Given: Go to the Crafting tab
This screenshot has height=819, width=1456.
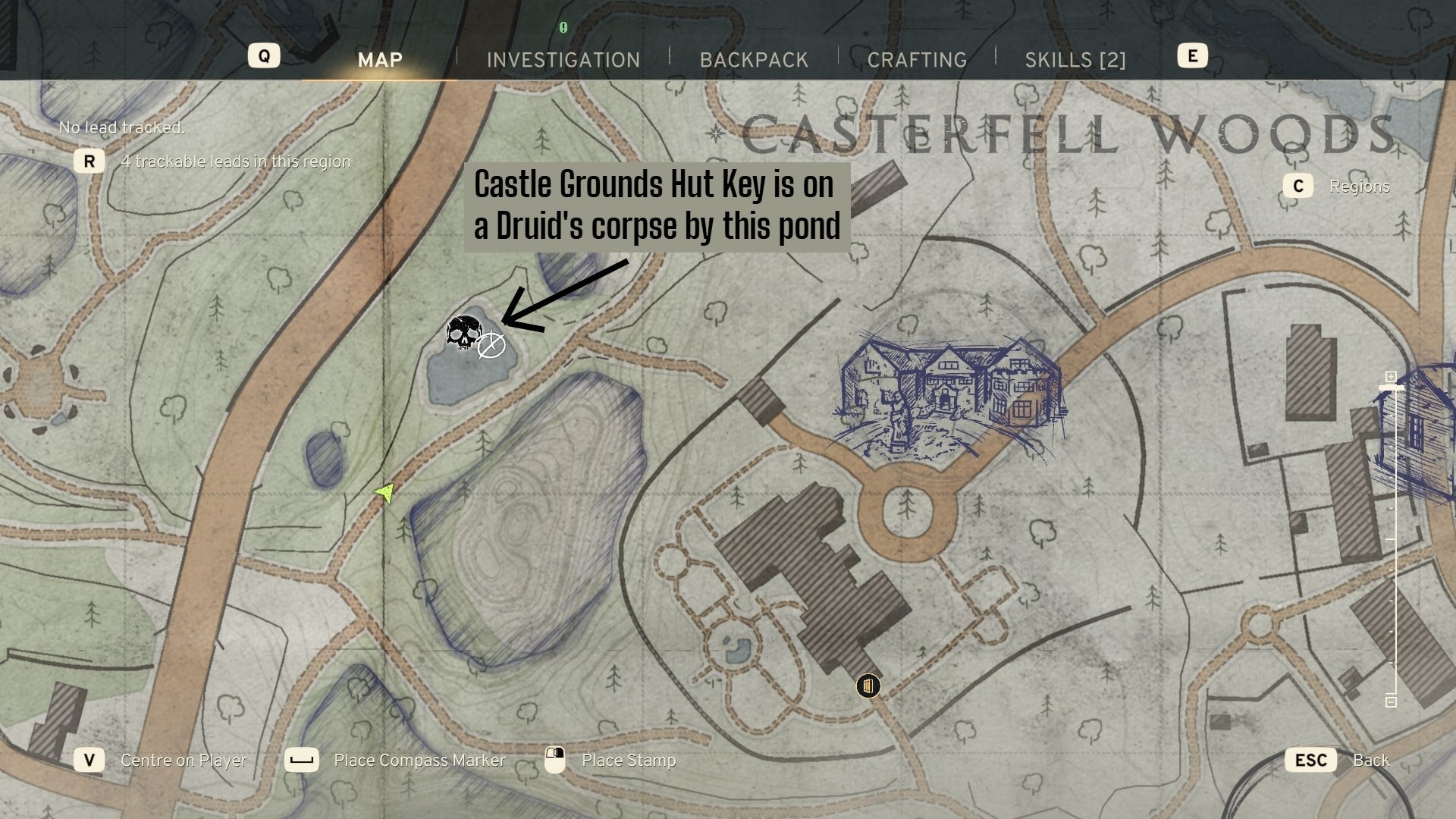Looking at the screenshot, I should [x=917, y=60].
